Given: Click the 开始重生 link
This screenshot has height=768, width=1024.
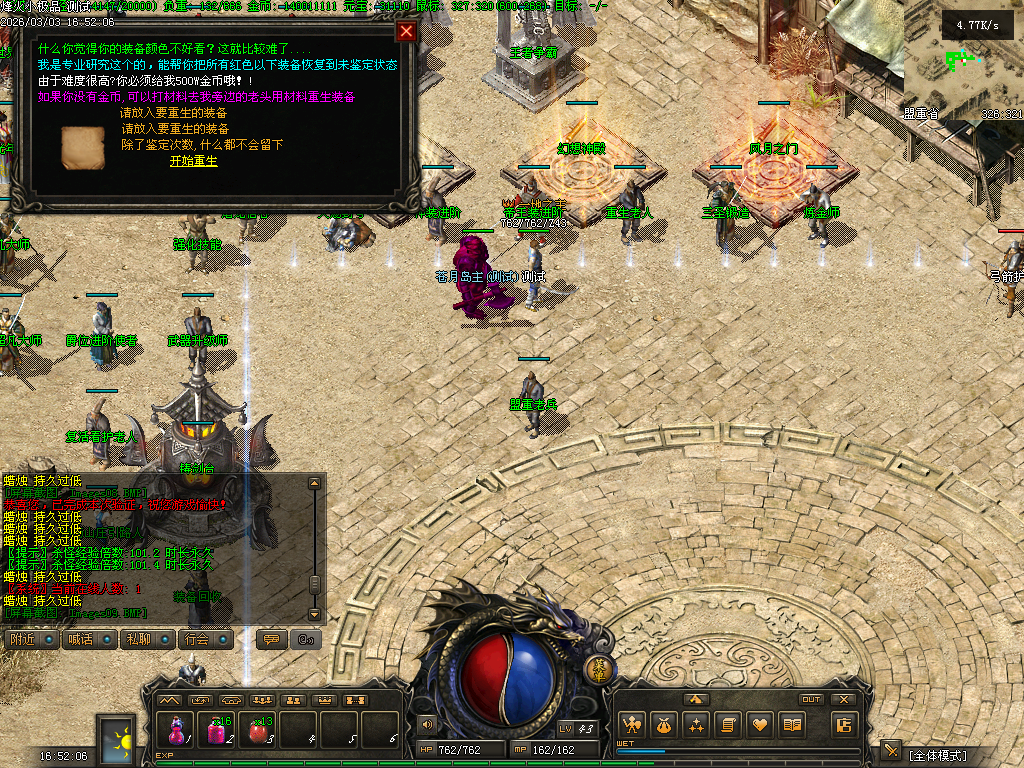Looking at the screenshot, I should (x=193, y=161).
